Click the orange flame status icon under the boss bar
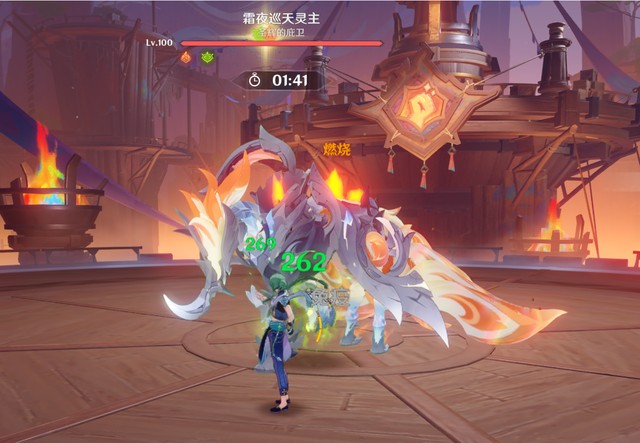Screen dimensions: 640x443 [x=186, y=58]
